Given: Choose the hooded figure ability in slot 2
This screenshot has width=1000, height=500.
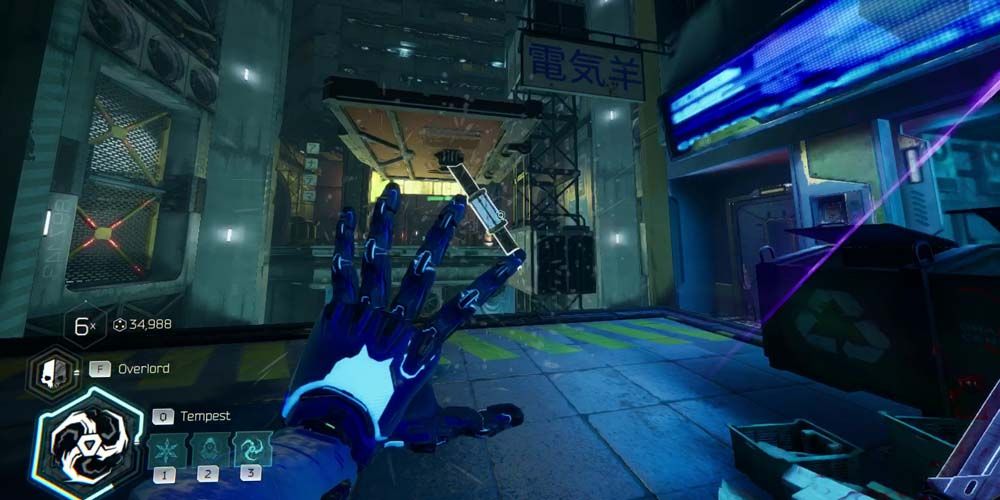Looking at the screenshot, I should 209,449.
